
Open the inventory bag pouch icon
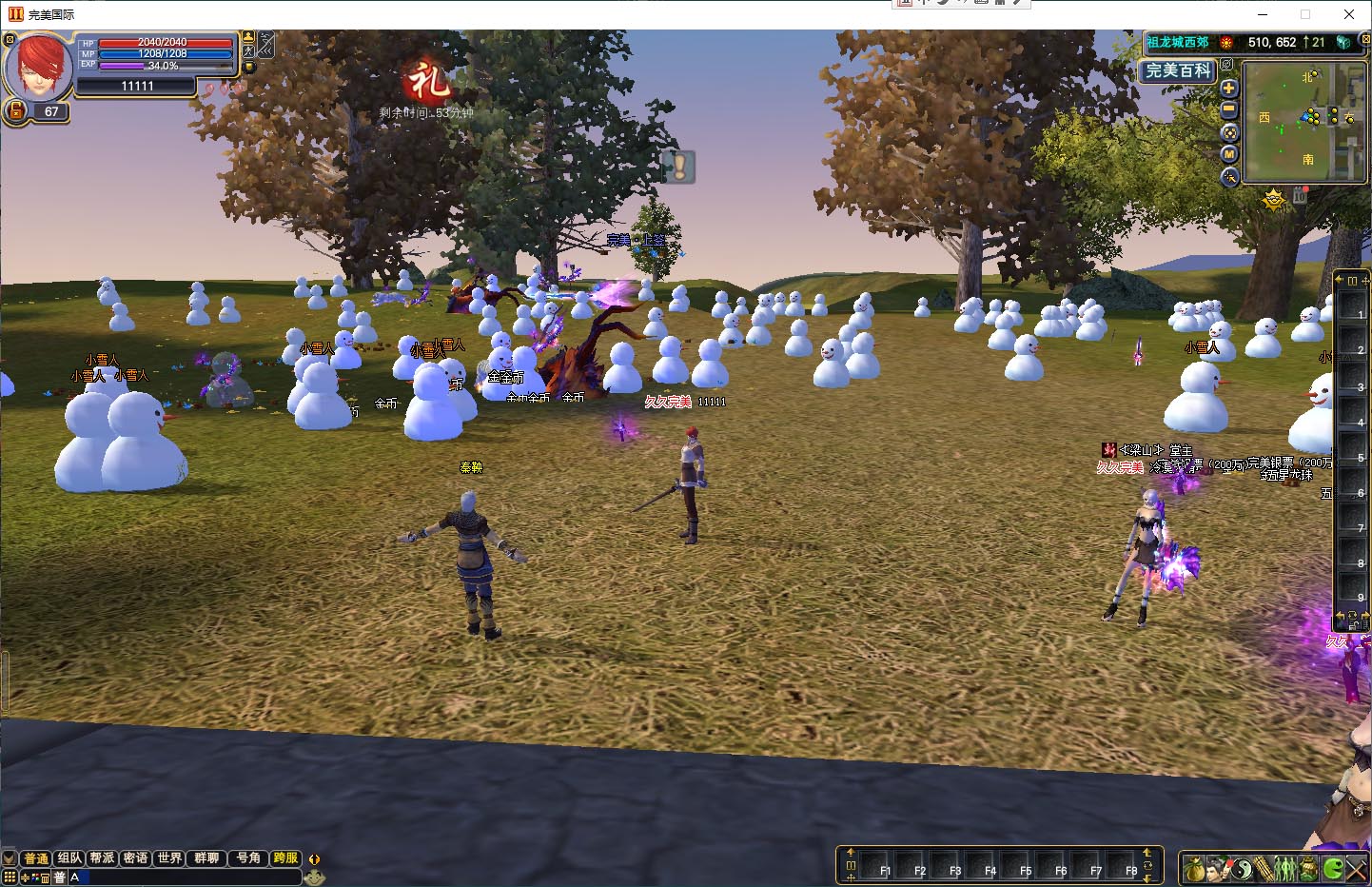[1194, 868]
